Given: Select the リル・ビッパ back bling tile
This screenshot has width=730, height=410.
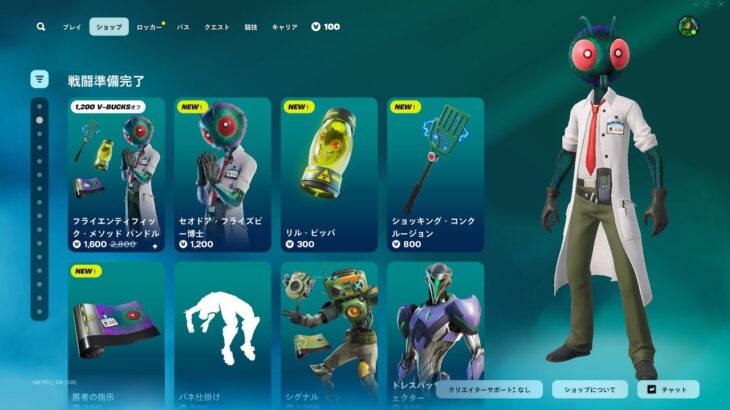Looking at the screenshot, I should pyautogui.click(x=329, y=174).
